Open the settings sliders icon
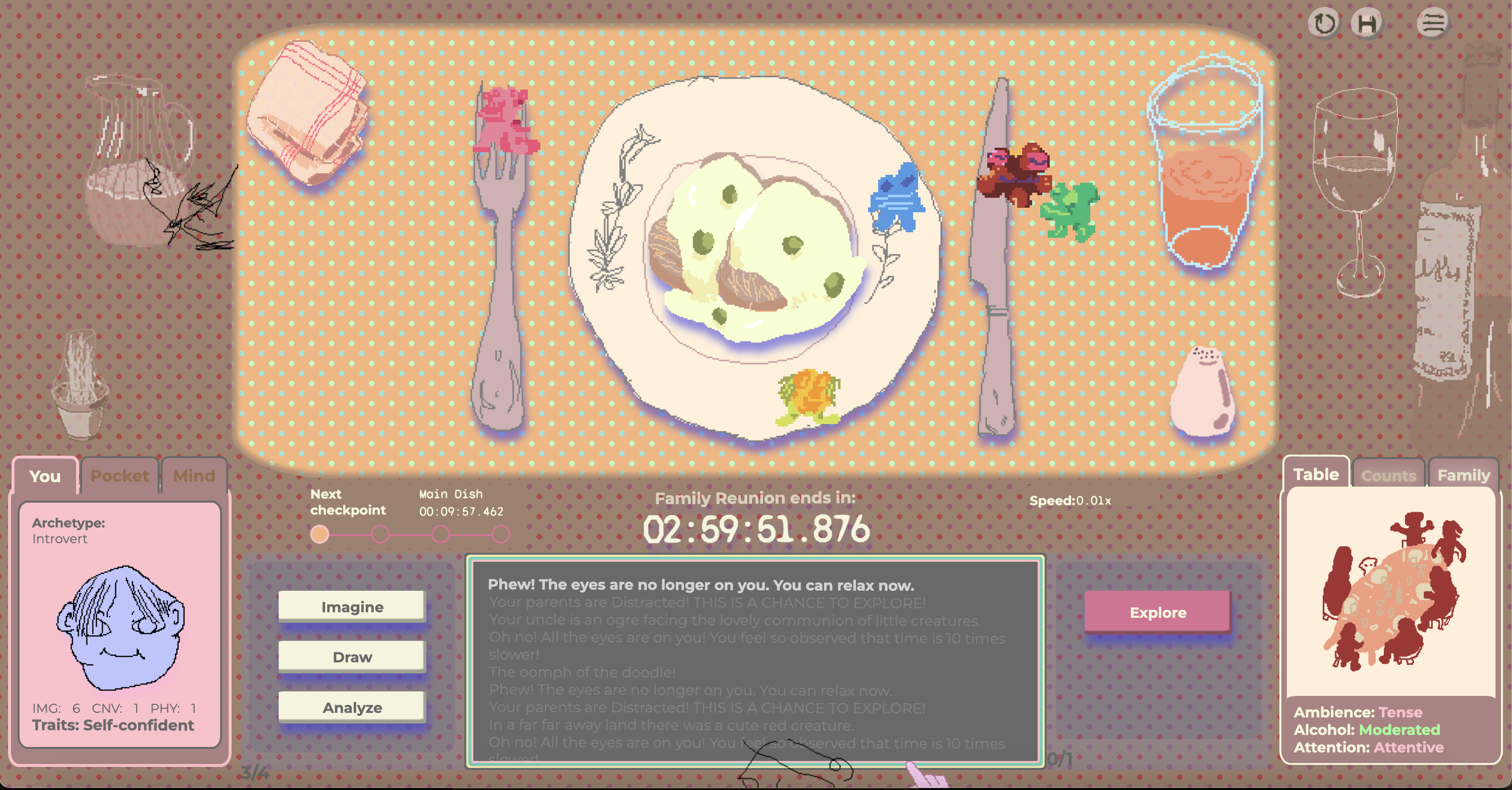This screenshot has height=790, width=1512. pyautogui.click(x=1432, y=23)
